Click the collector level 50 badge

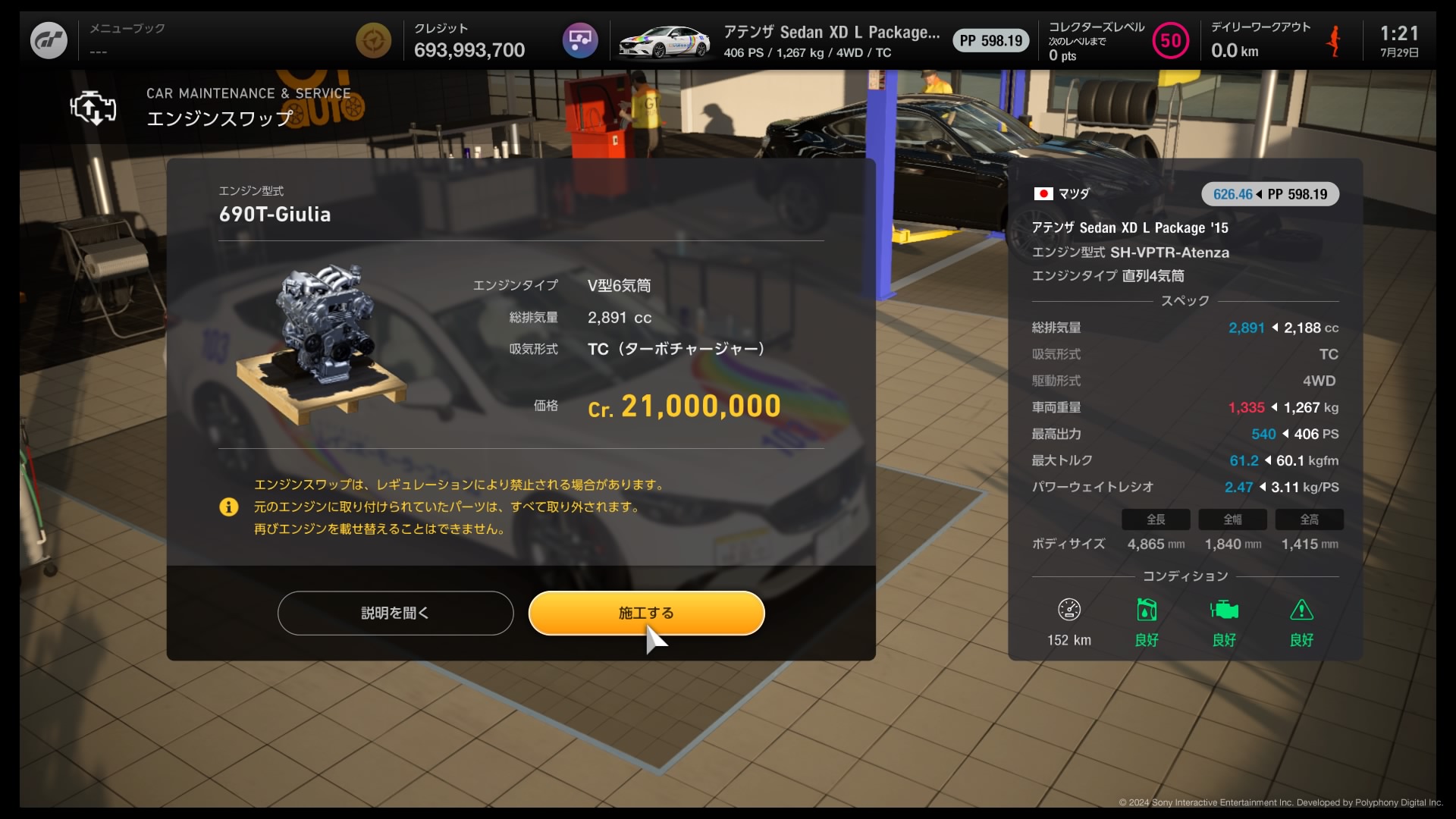pos(1170,40)
